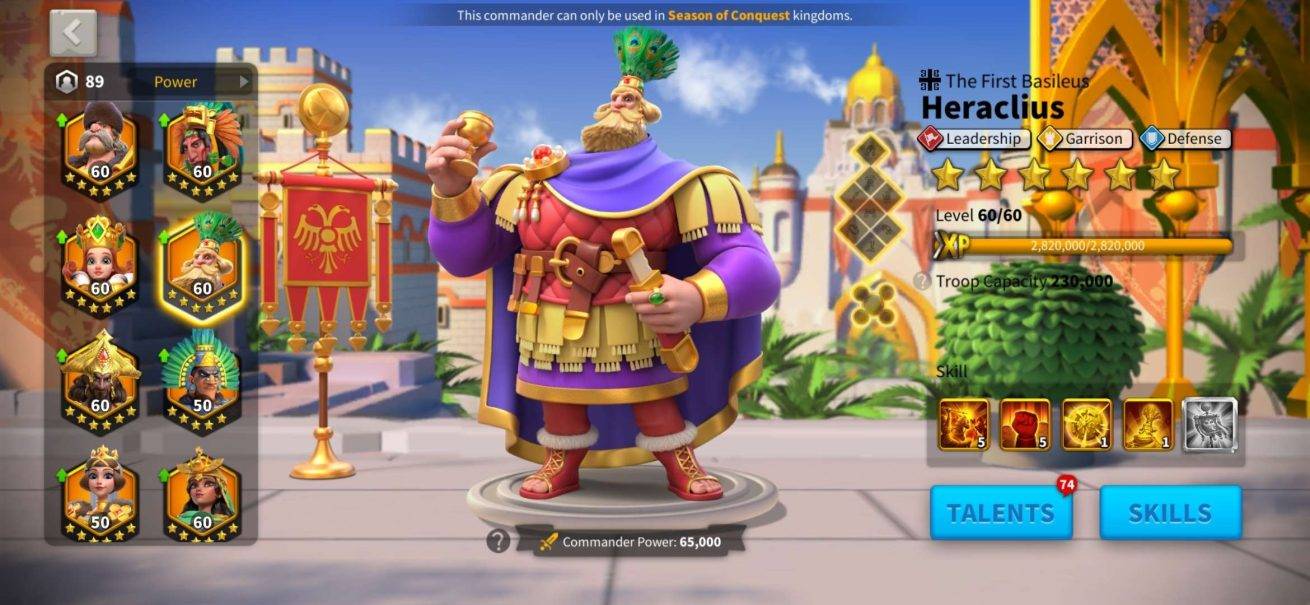Open the SKILLS screen

pyautogui.click(x=1170, y=513)
